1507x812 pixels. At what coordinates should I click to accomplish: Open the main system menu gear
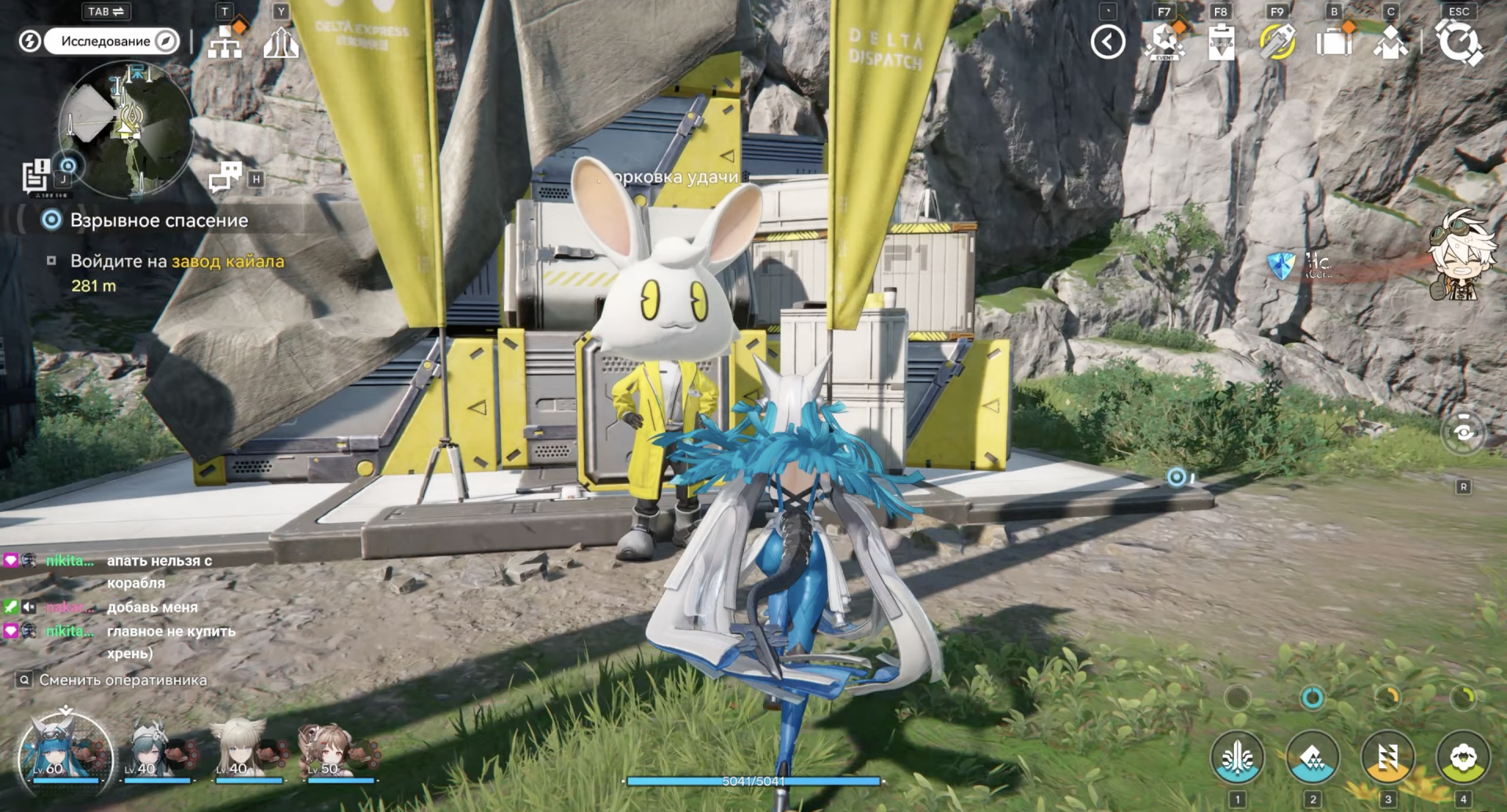(1459, 42)
